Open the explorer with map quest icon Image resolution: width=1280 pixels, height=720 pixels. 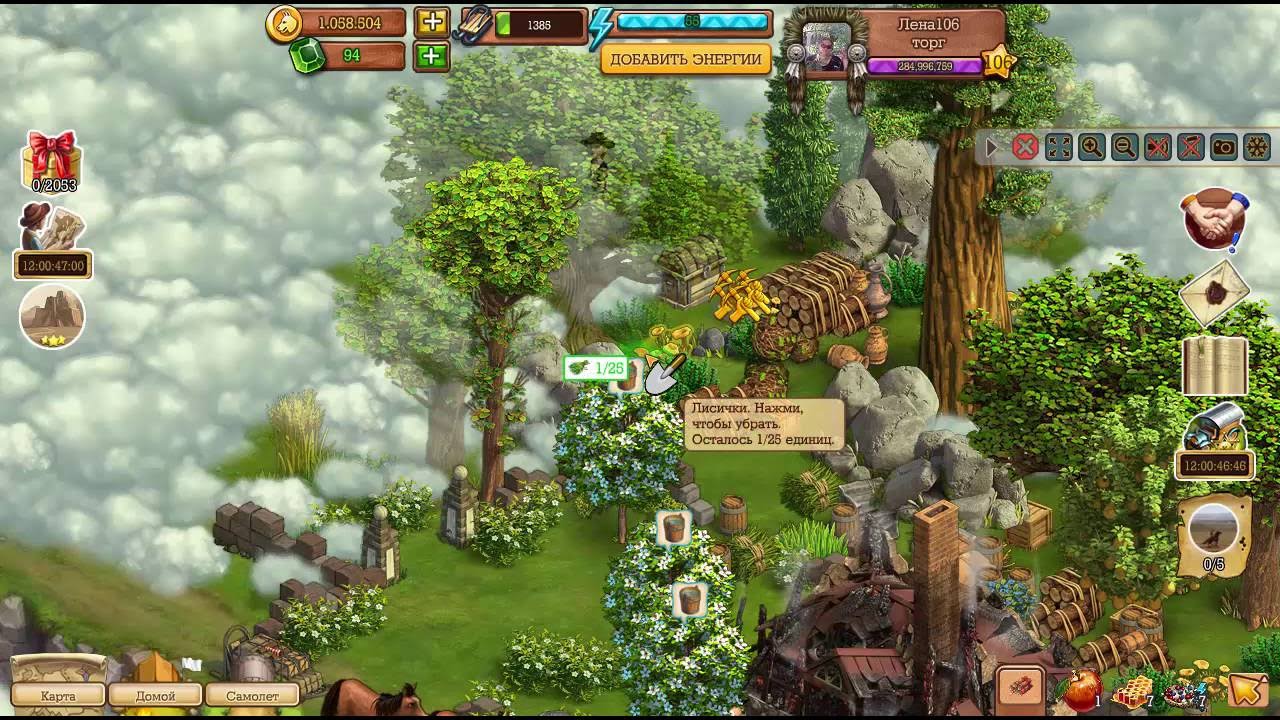click(x=52, y=228)
